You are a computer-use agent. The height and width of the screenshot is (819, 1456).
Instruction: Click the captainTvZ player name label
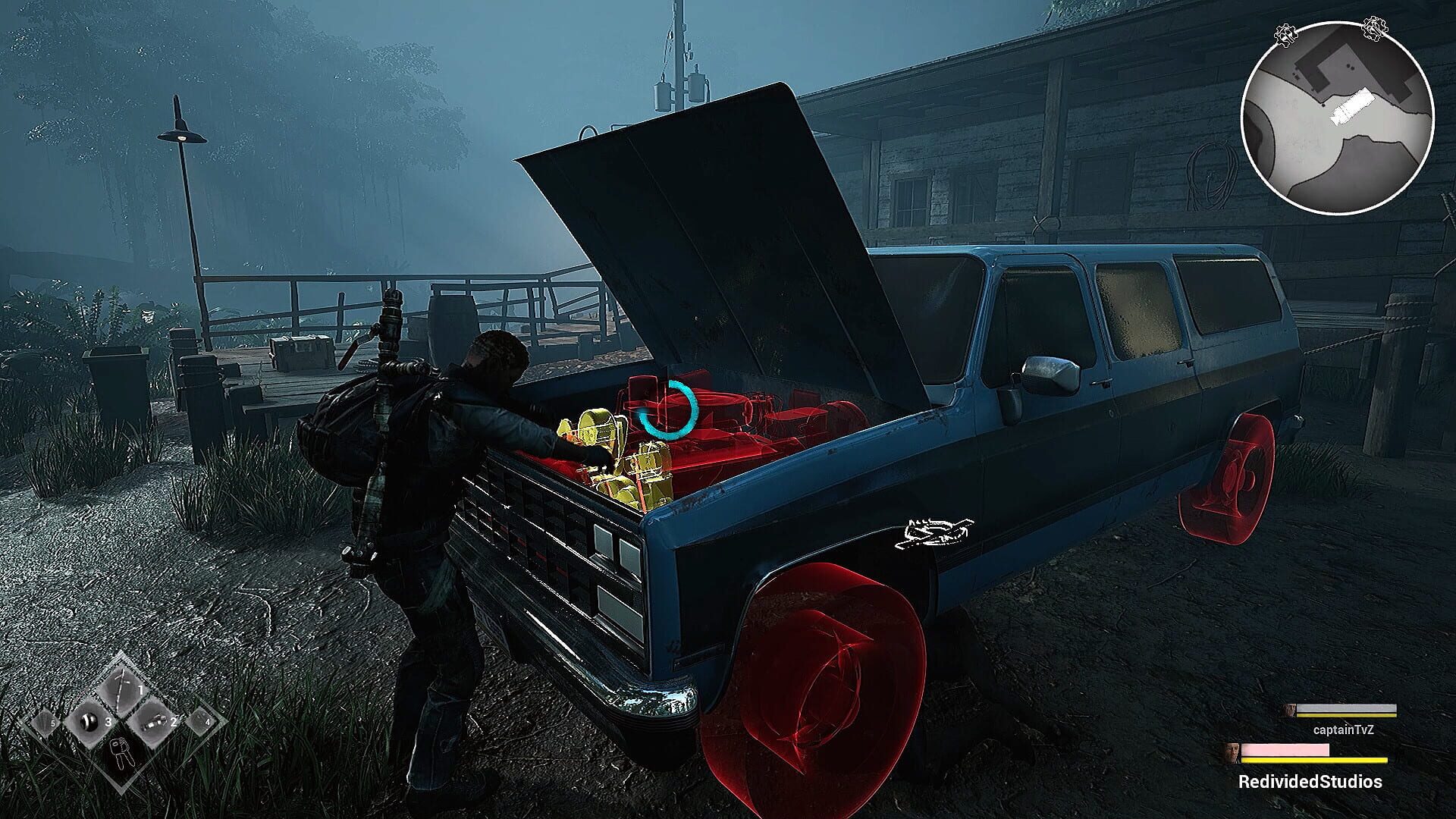coord(1345,730)
